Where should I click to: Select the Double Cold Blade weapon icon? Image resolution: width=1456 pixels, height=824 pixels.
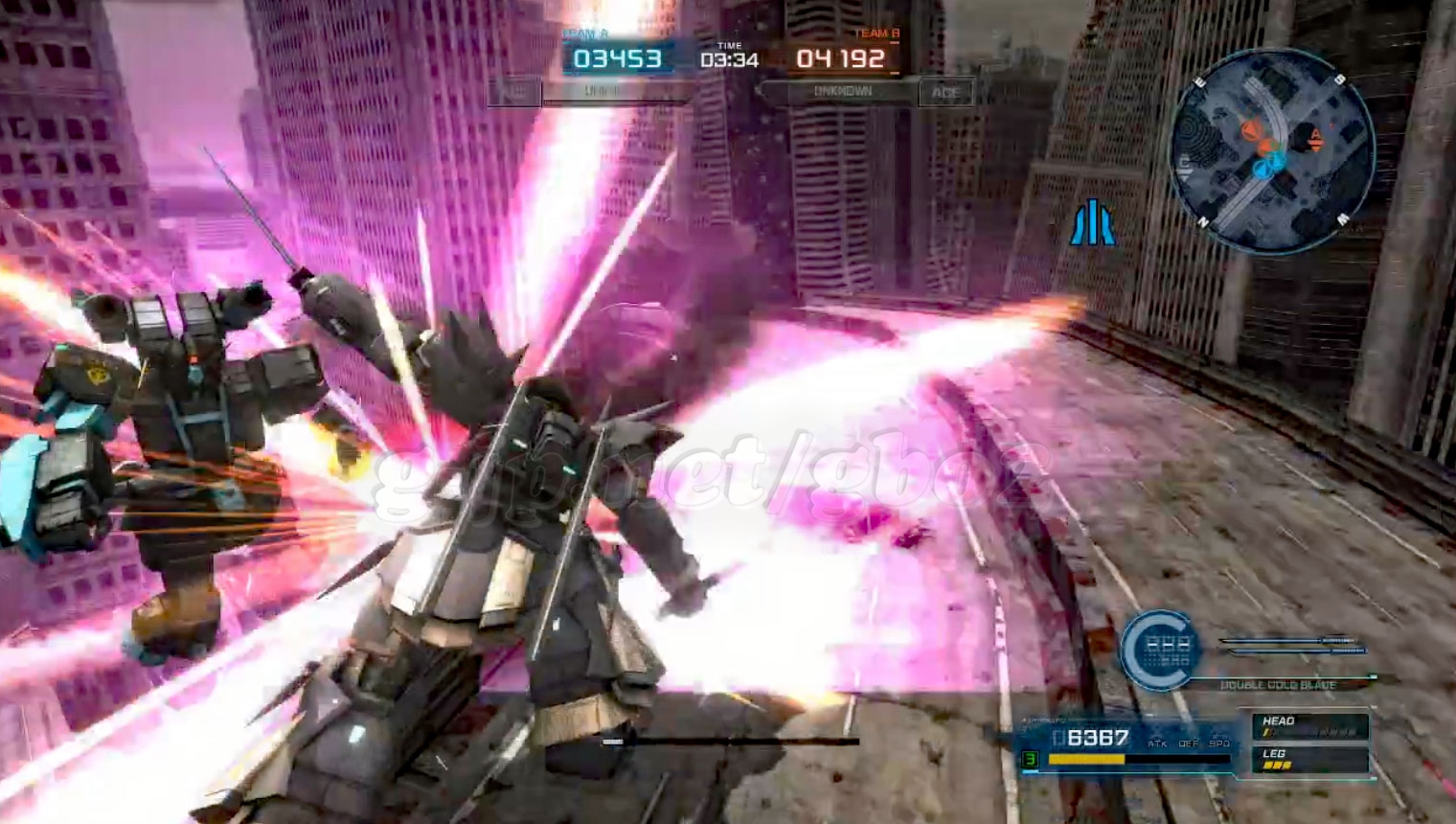point(1161,652)
